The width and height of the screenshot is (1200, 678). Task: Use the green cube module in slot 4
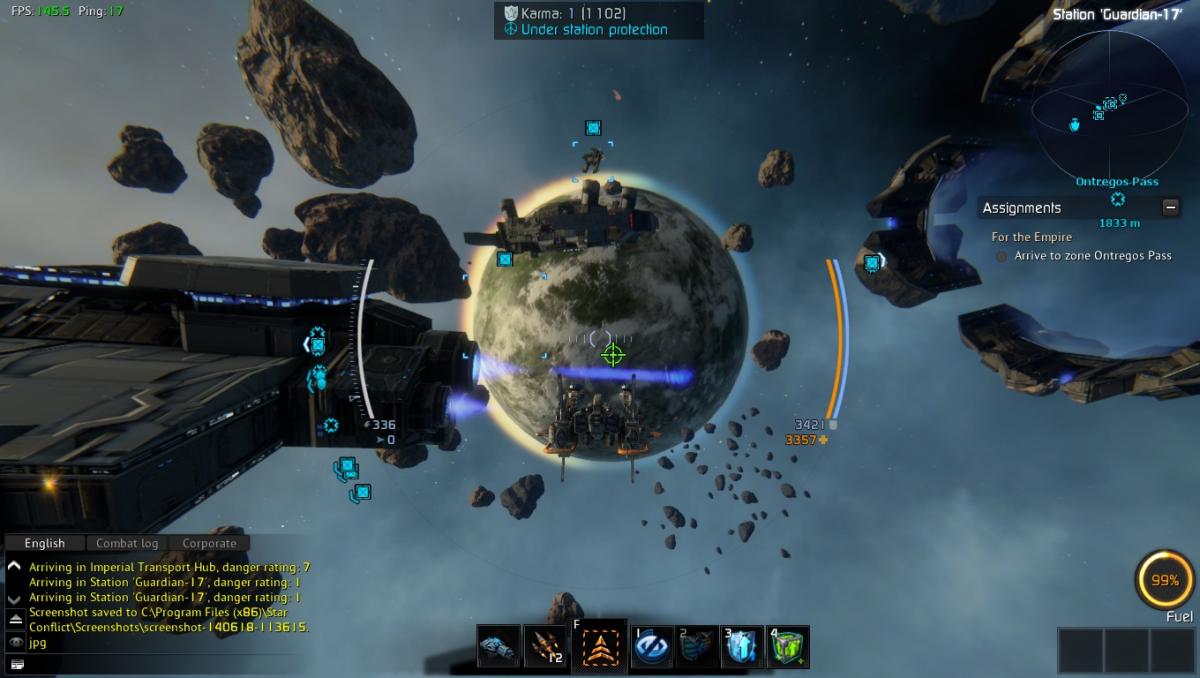789,647
